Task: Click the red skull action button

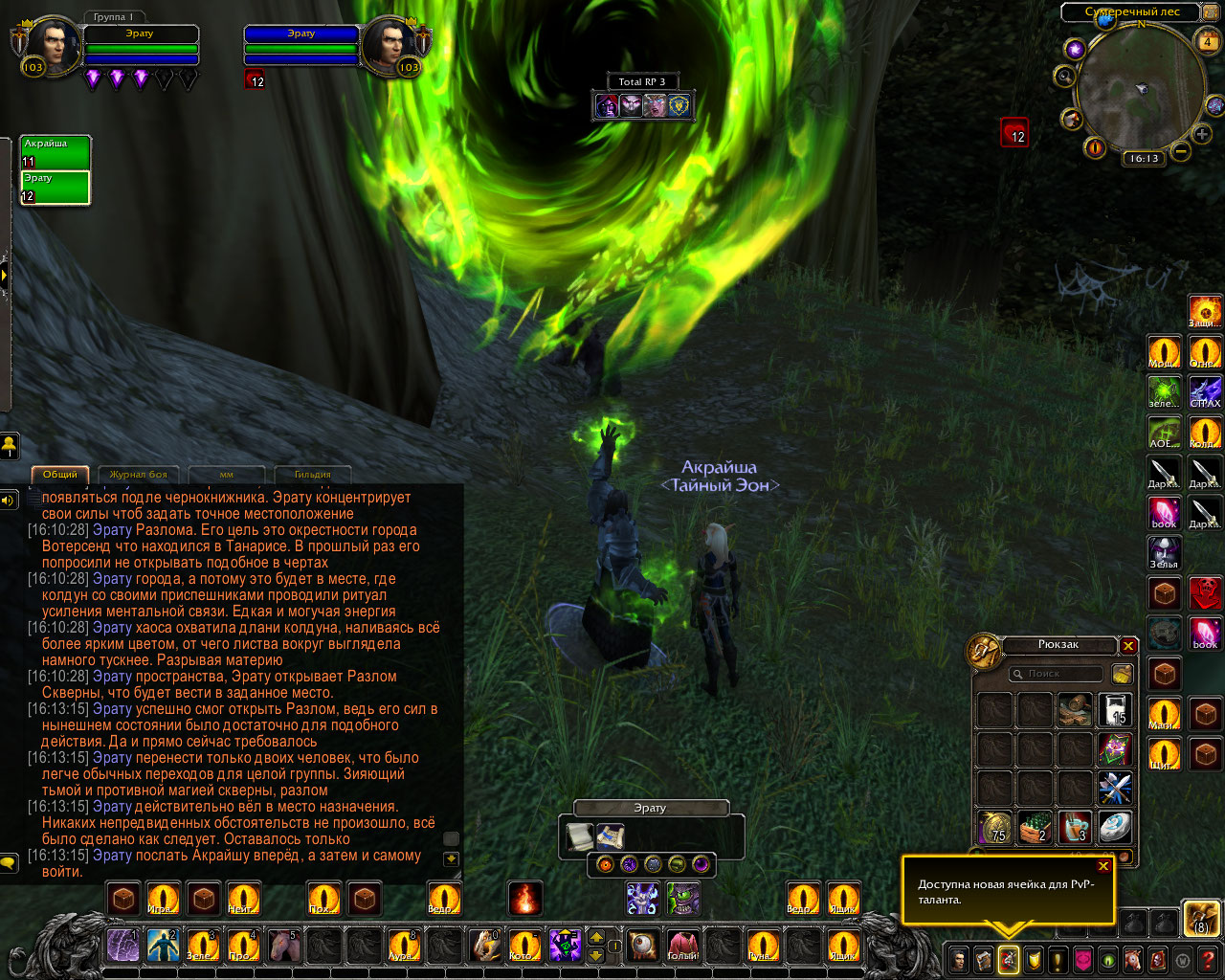Action: (x=1205, y=593)
